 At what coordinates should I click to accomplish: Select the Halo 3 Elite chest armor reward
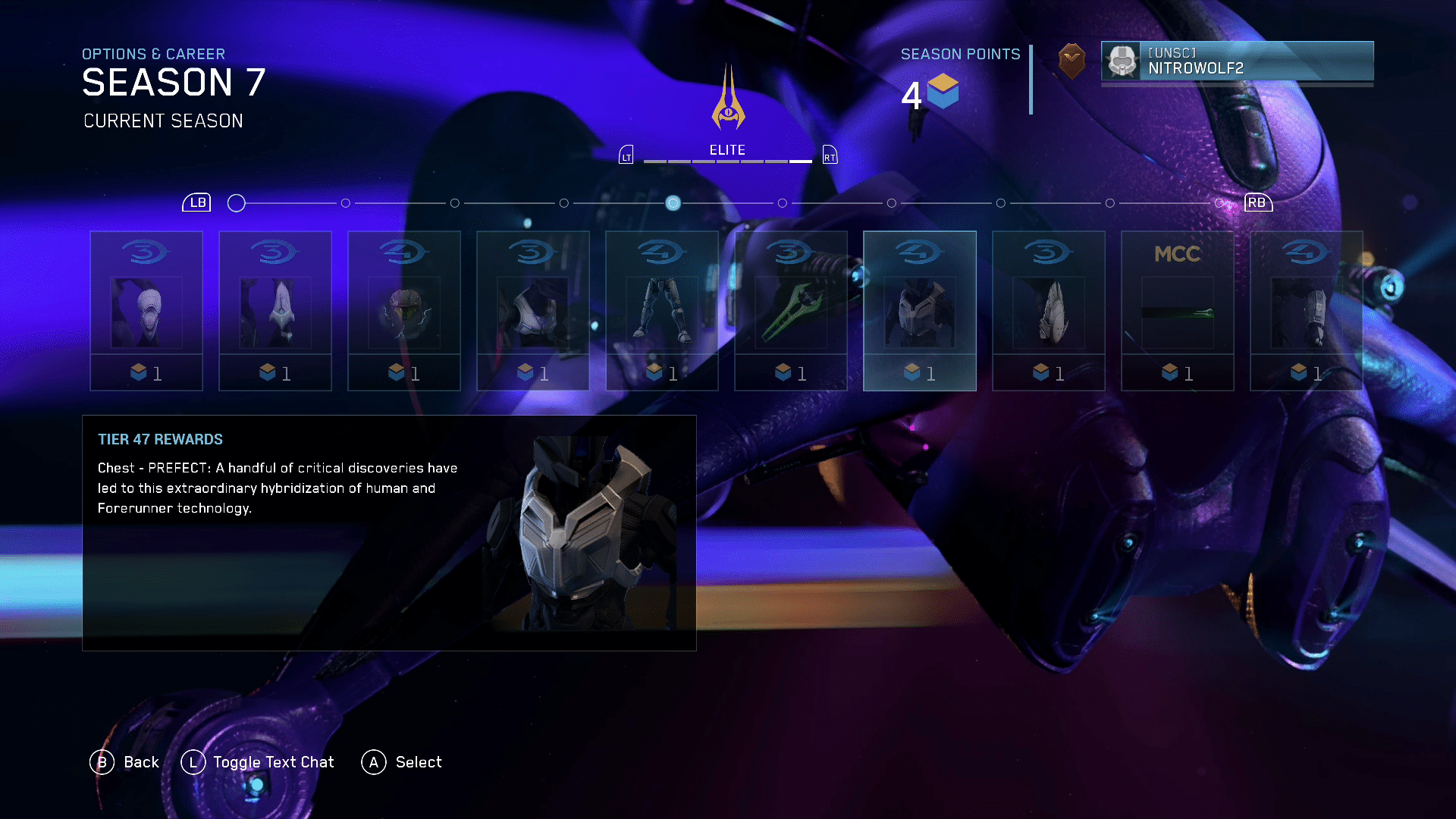pyautogui.click(x=533, y=311)
